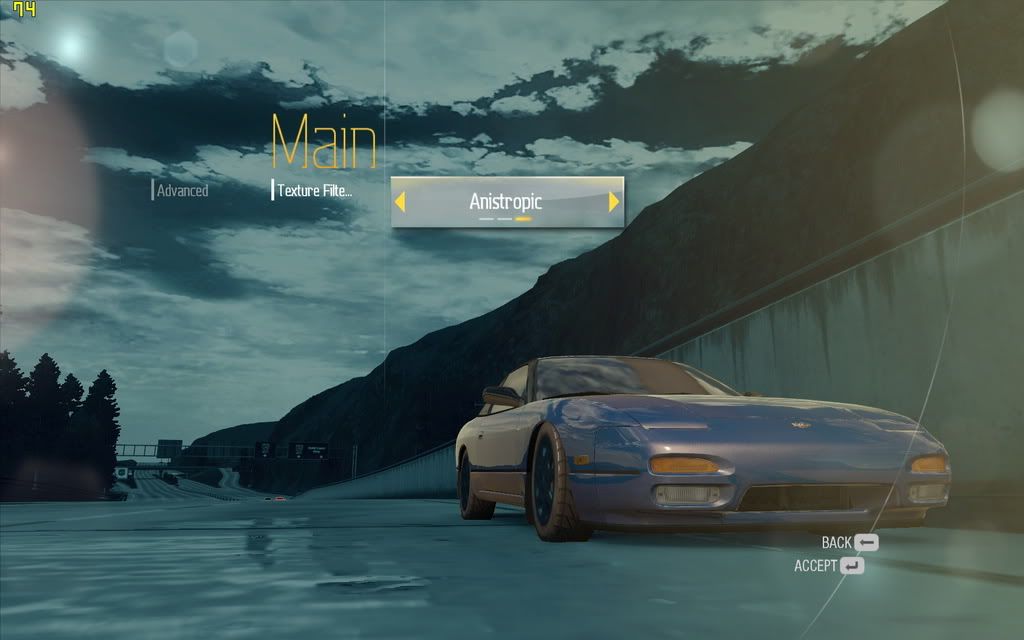This screenshot has height=640, width=1024.
Task: Select the Texture Filtering menu entry
Action: coord(314,190)
